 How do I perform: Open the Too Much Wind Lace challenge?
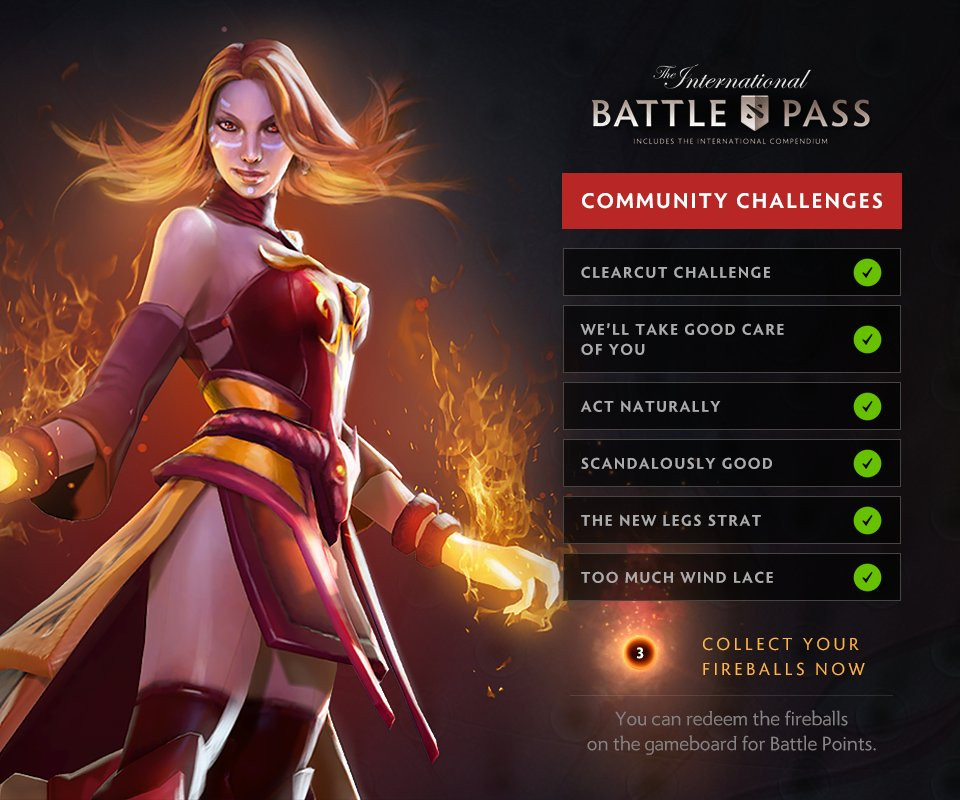click(731, 578)
